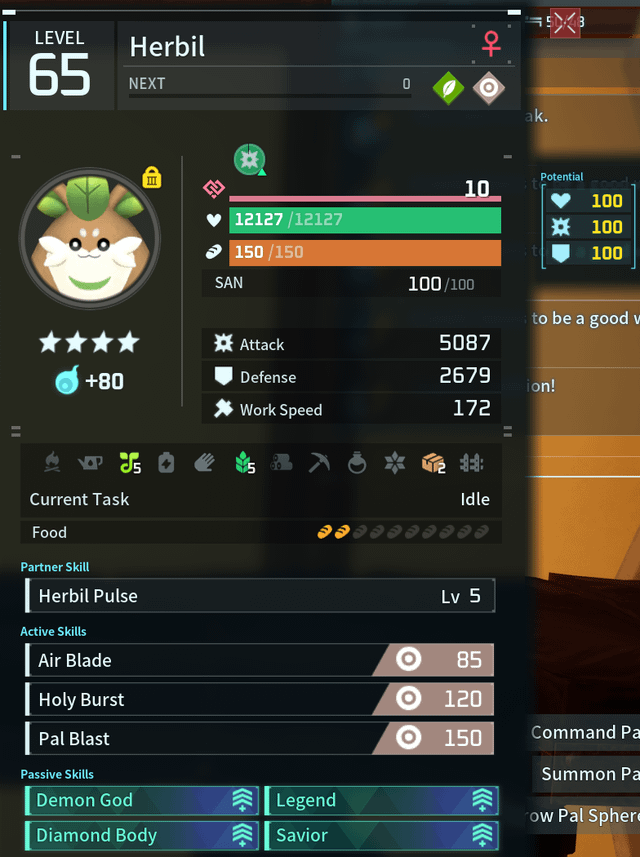Select the mining pickaxe work icon

tap(319, 462)
